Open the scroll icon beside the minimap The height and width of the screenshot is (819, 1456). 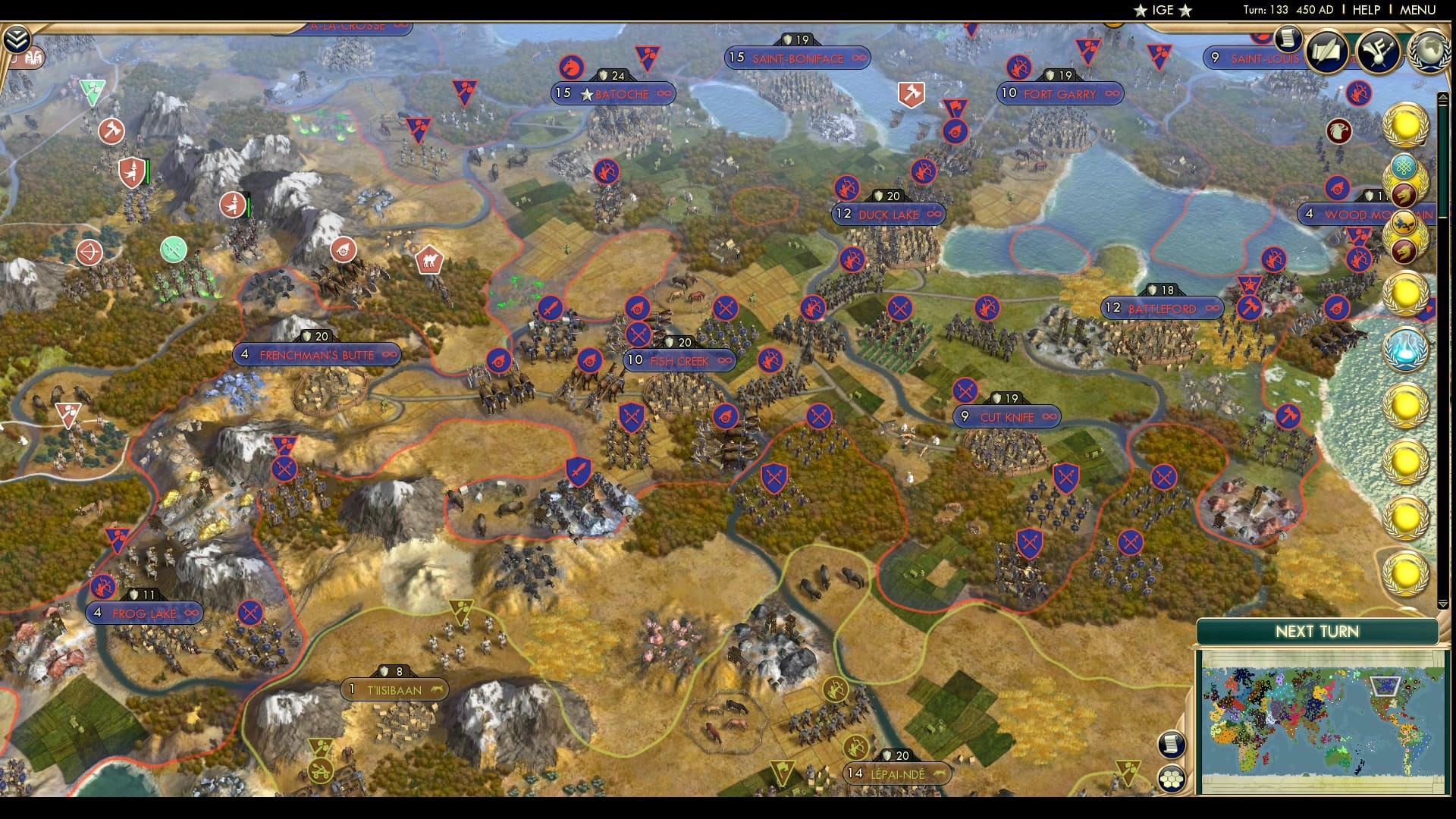1172,744
